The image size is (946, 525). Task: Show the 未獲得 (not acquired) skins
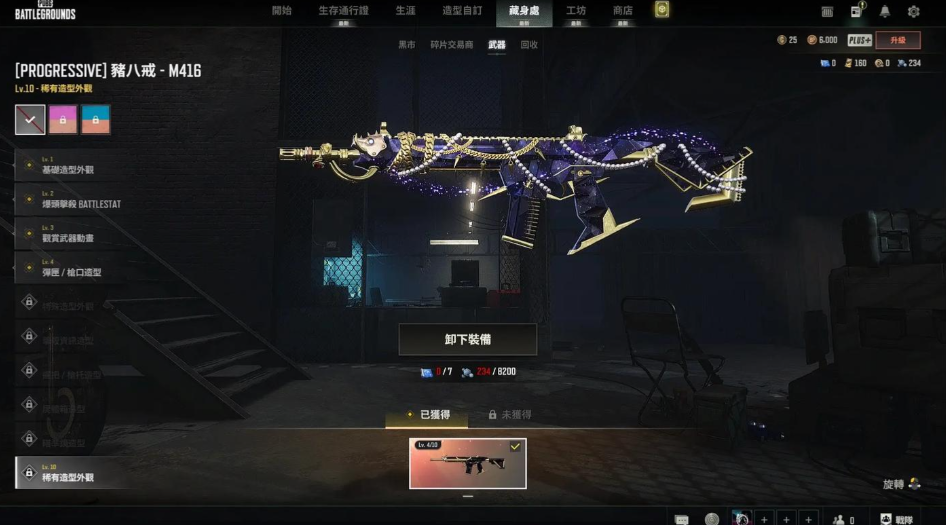pyautogui.click(x=509, y=414)
